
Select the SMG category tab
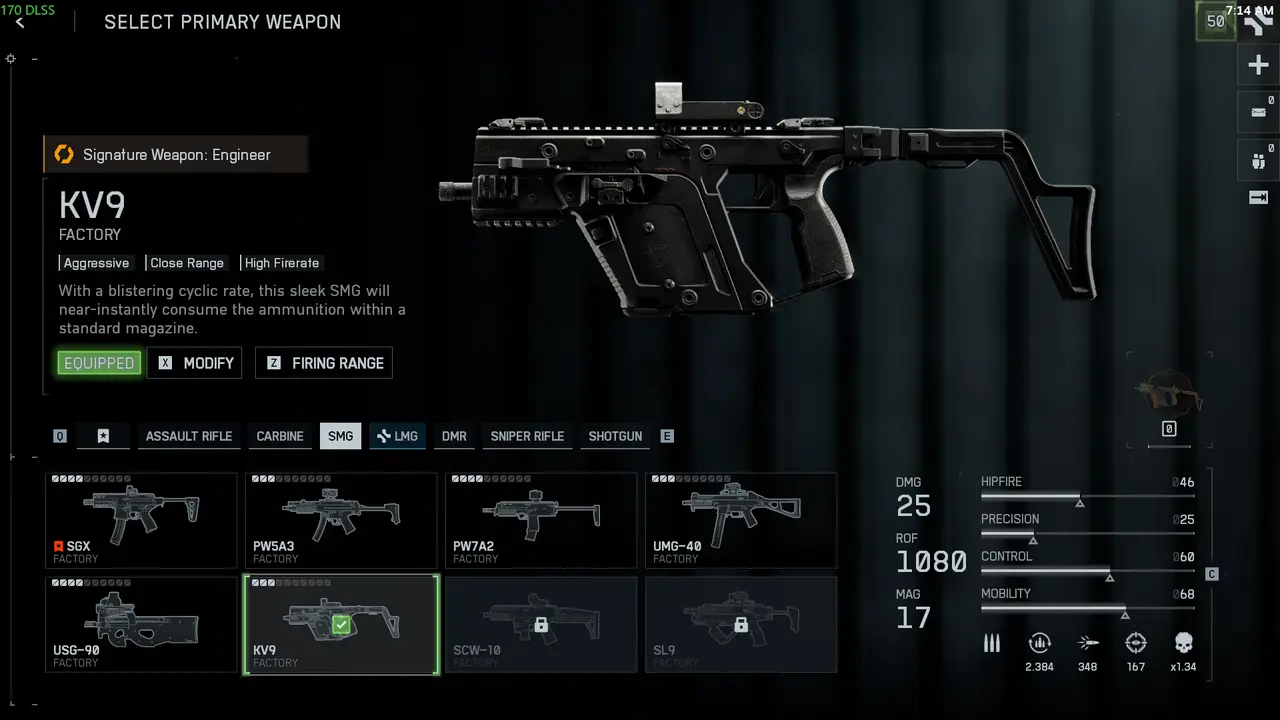click(x=340, y=436)
